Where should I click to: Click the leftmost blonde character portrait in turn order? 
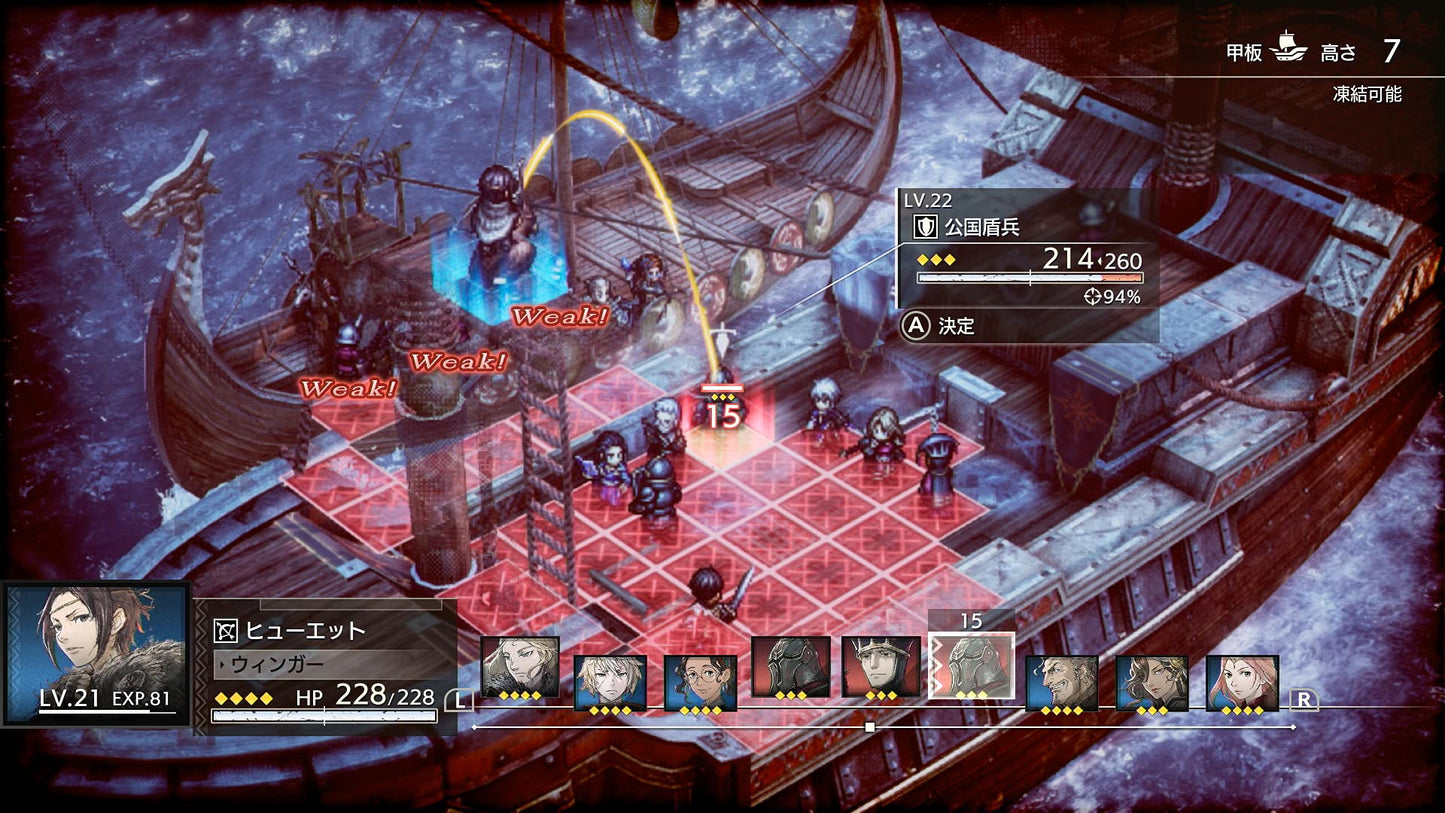point(520,668)
